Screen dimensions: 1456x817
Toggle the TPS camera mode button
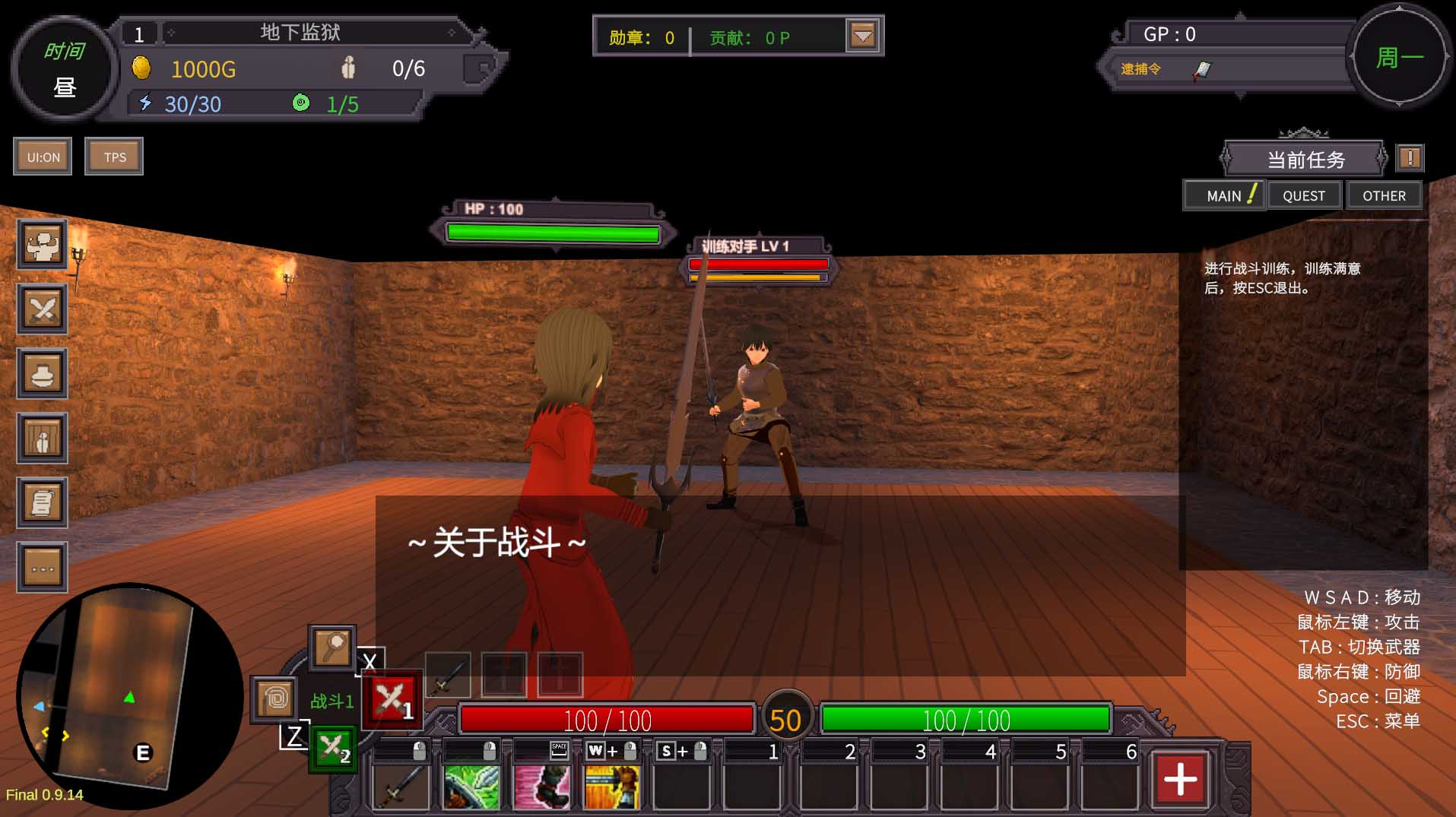[113, 156]
